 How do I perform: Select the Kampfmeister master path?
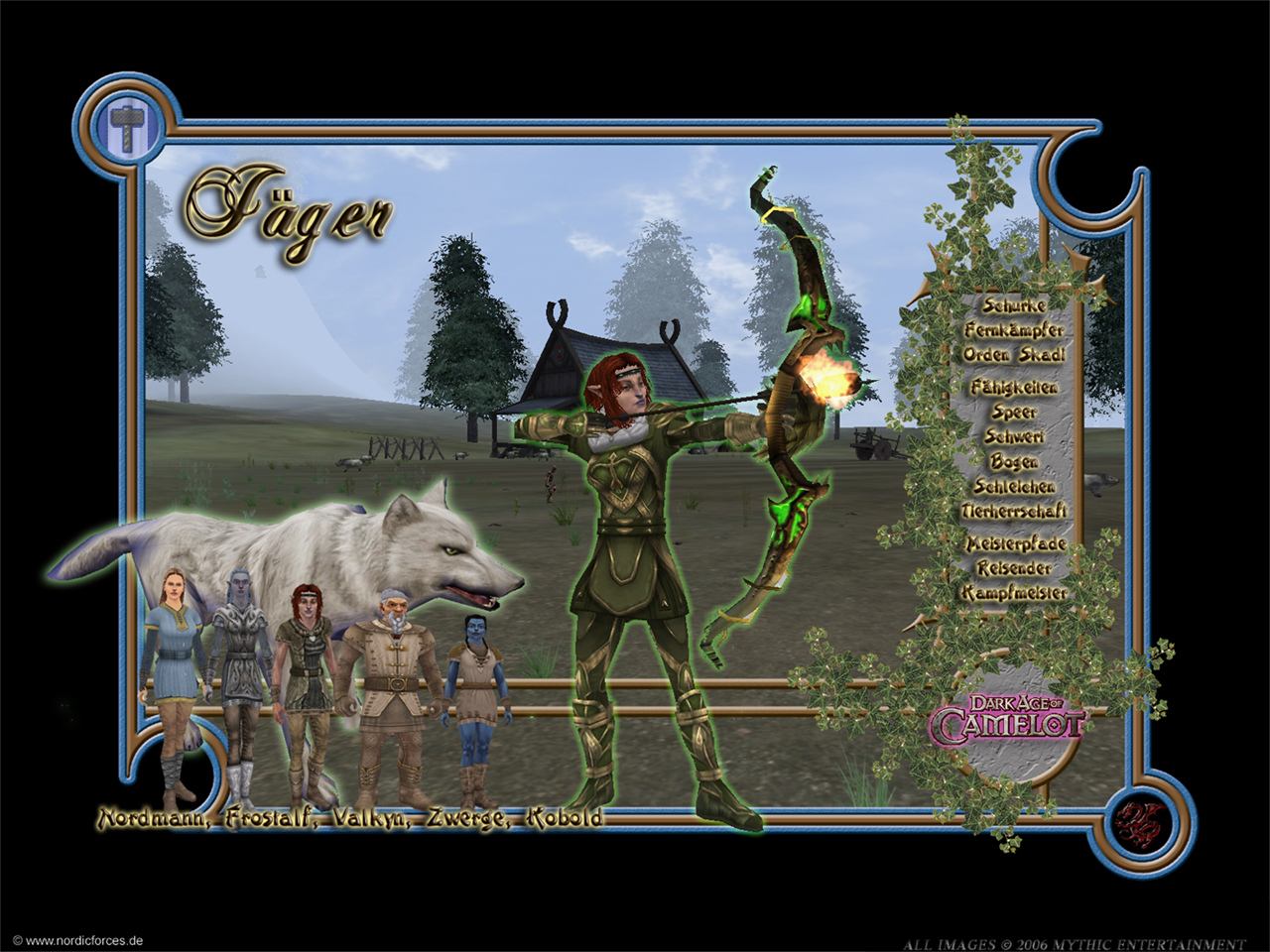point(1014,593)
